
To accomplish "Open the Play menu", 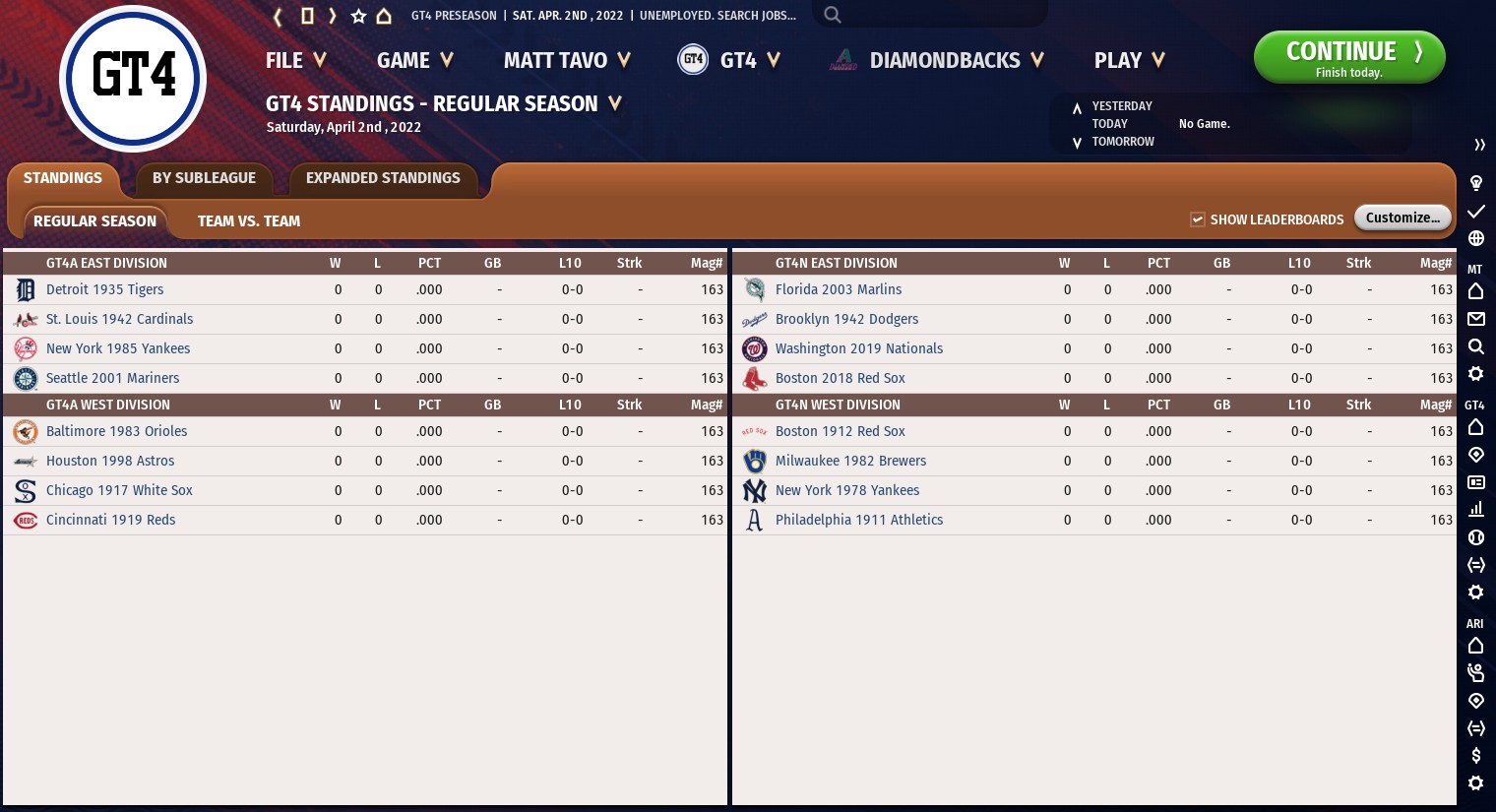I will [x=1129, y=61].
